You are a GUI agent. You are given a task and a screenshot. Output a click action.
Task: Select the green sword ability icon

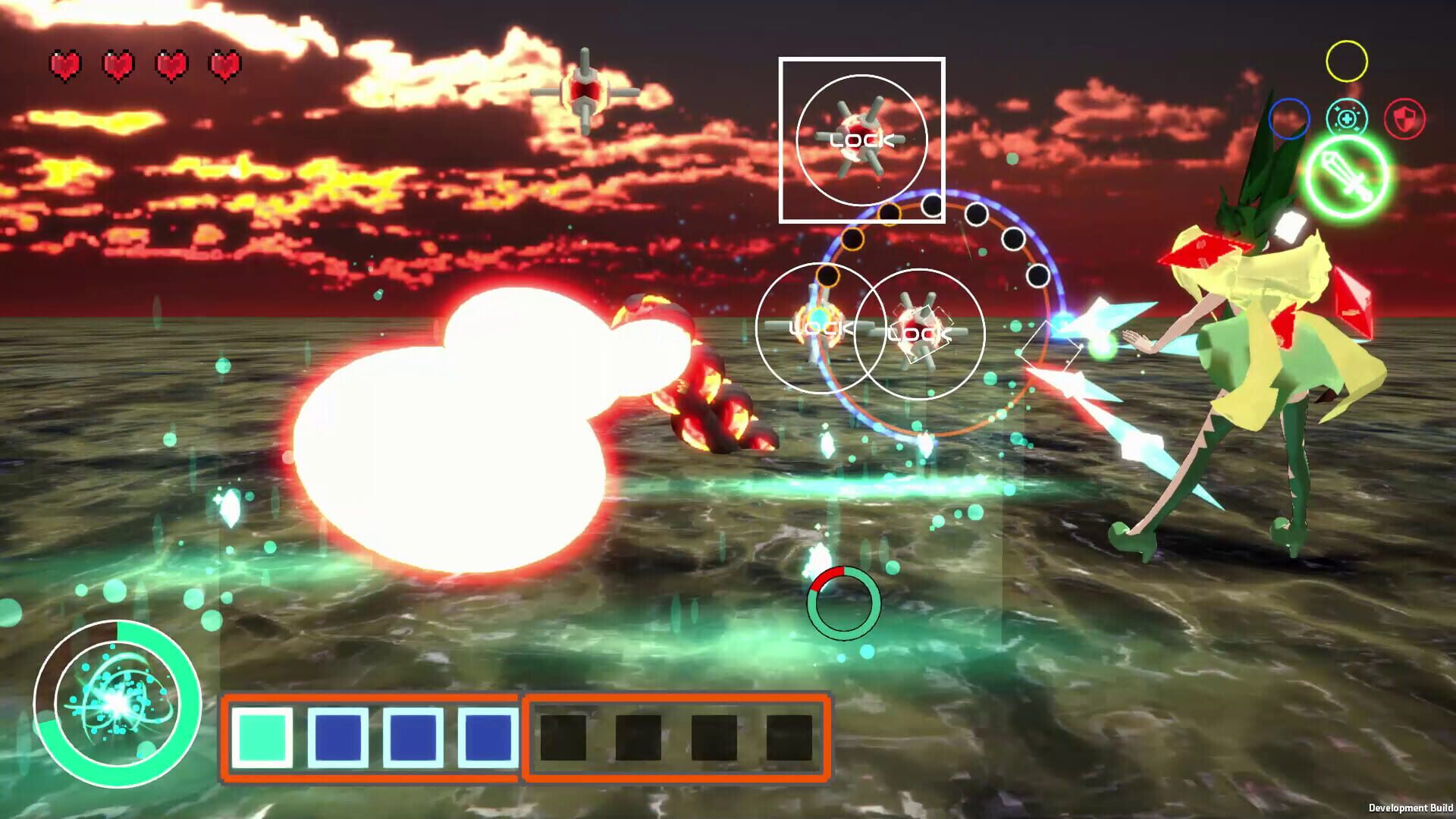click(1353, 176)
